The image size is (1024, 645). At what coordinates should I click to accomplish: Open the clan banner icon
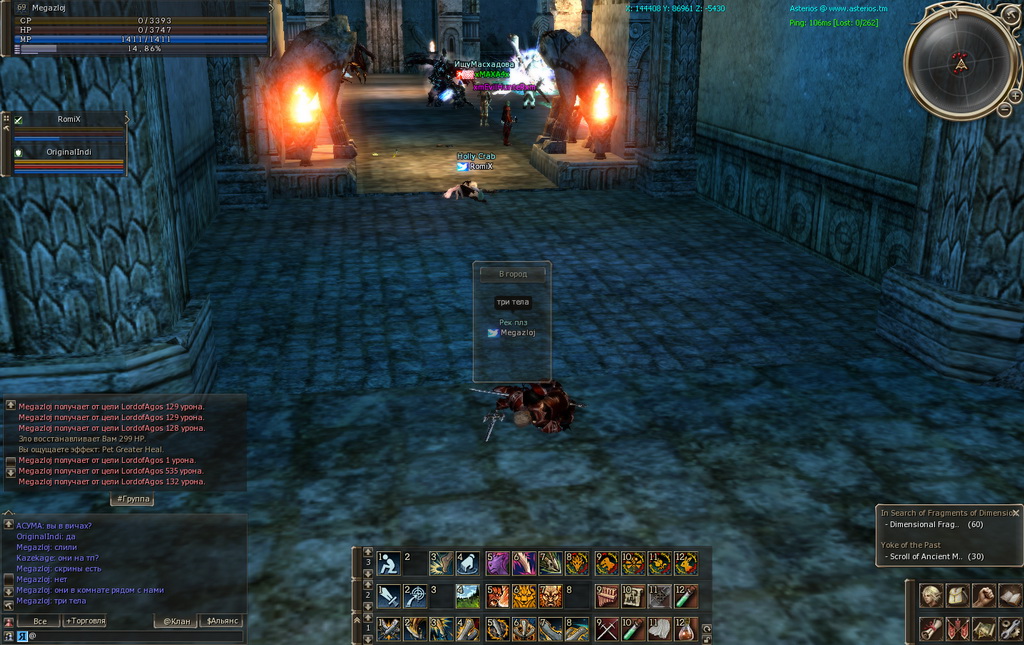pos(957,629)
